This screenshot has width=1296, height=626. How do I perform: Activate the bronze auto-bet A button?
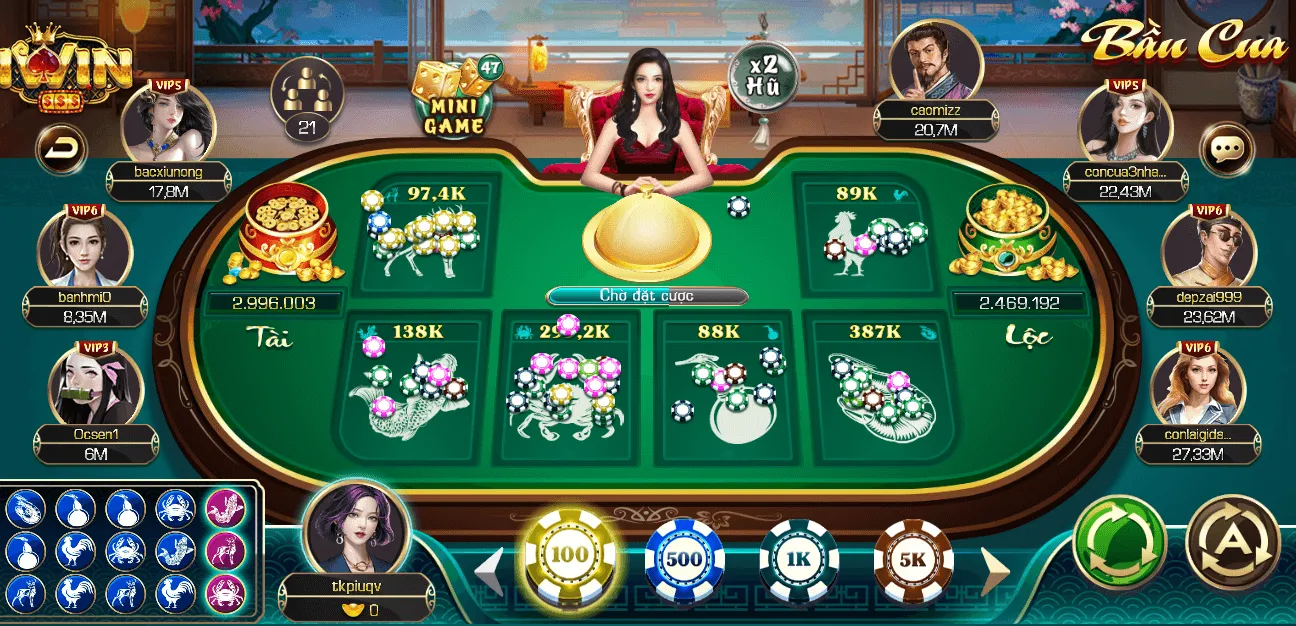click(x=1232, y=544)
